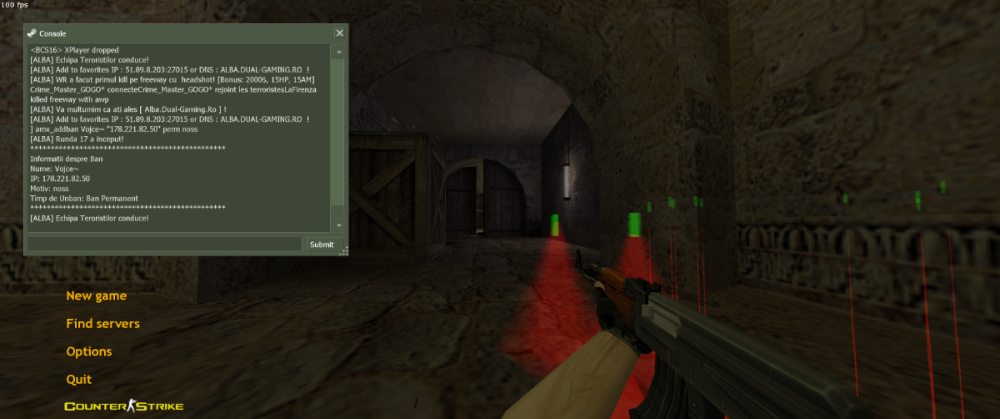Quit the game
The height and width of the screenshot is (419, 1000).
pyautogui.click(x=79, y=380)
